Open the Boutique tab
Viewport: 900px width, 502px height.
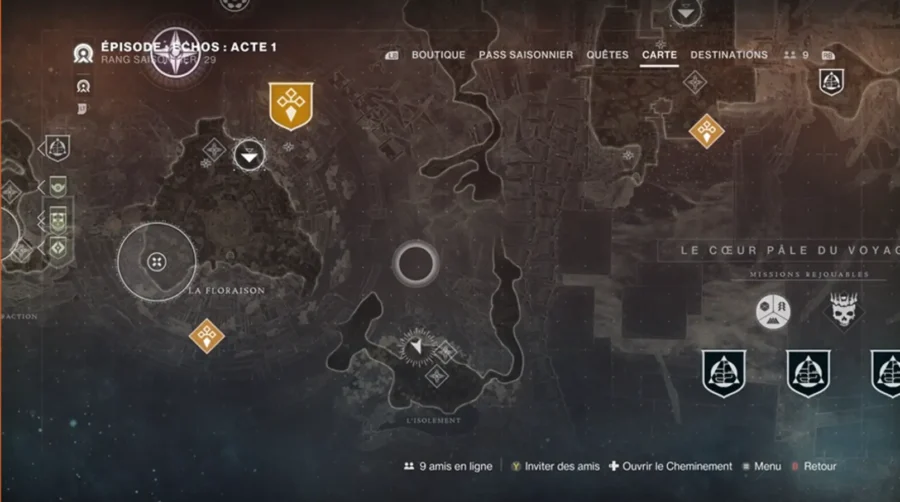[438, 55]
